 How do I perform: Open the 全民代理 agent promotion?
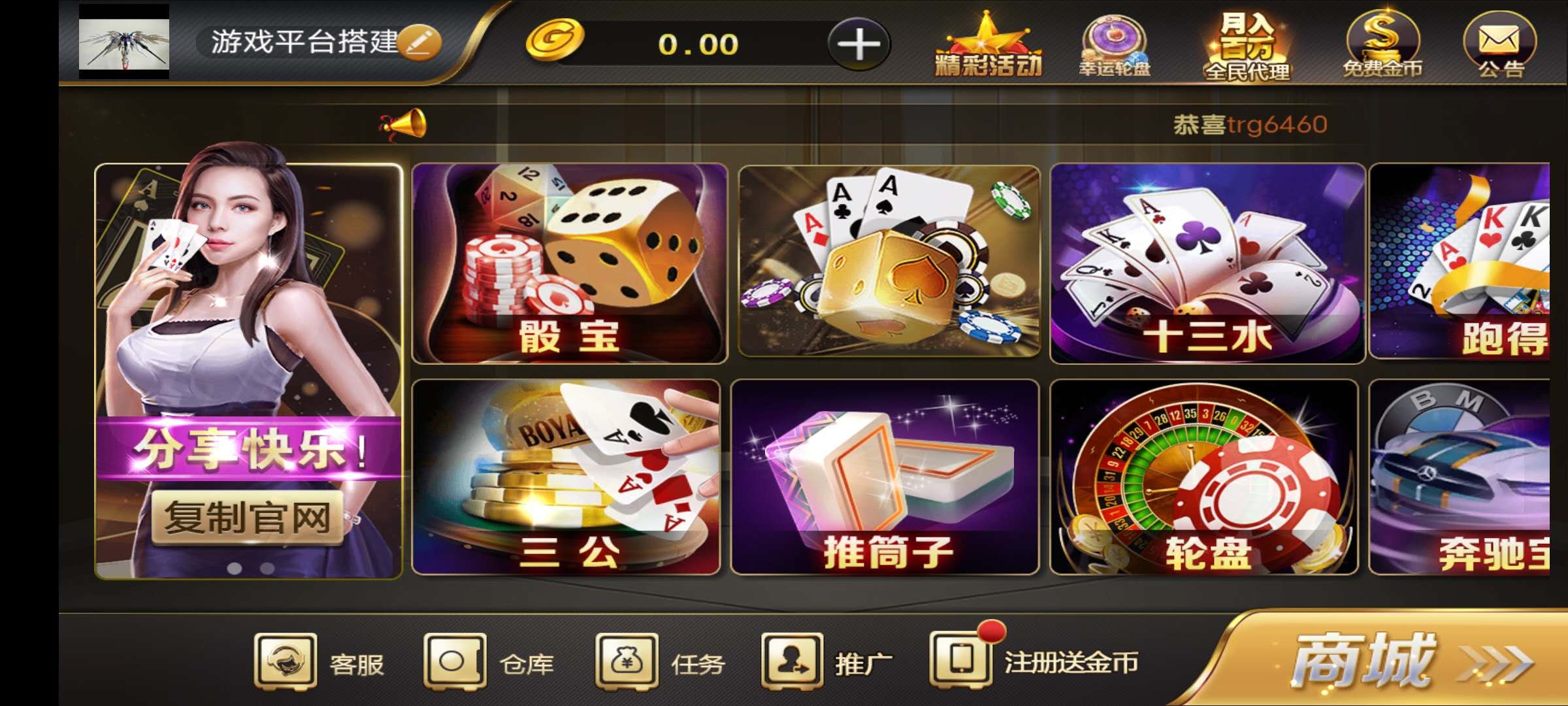(x=1247, y=46)
